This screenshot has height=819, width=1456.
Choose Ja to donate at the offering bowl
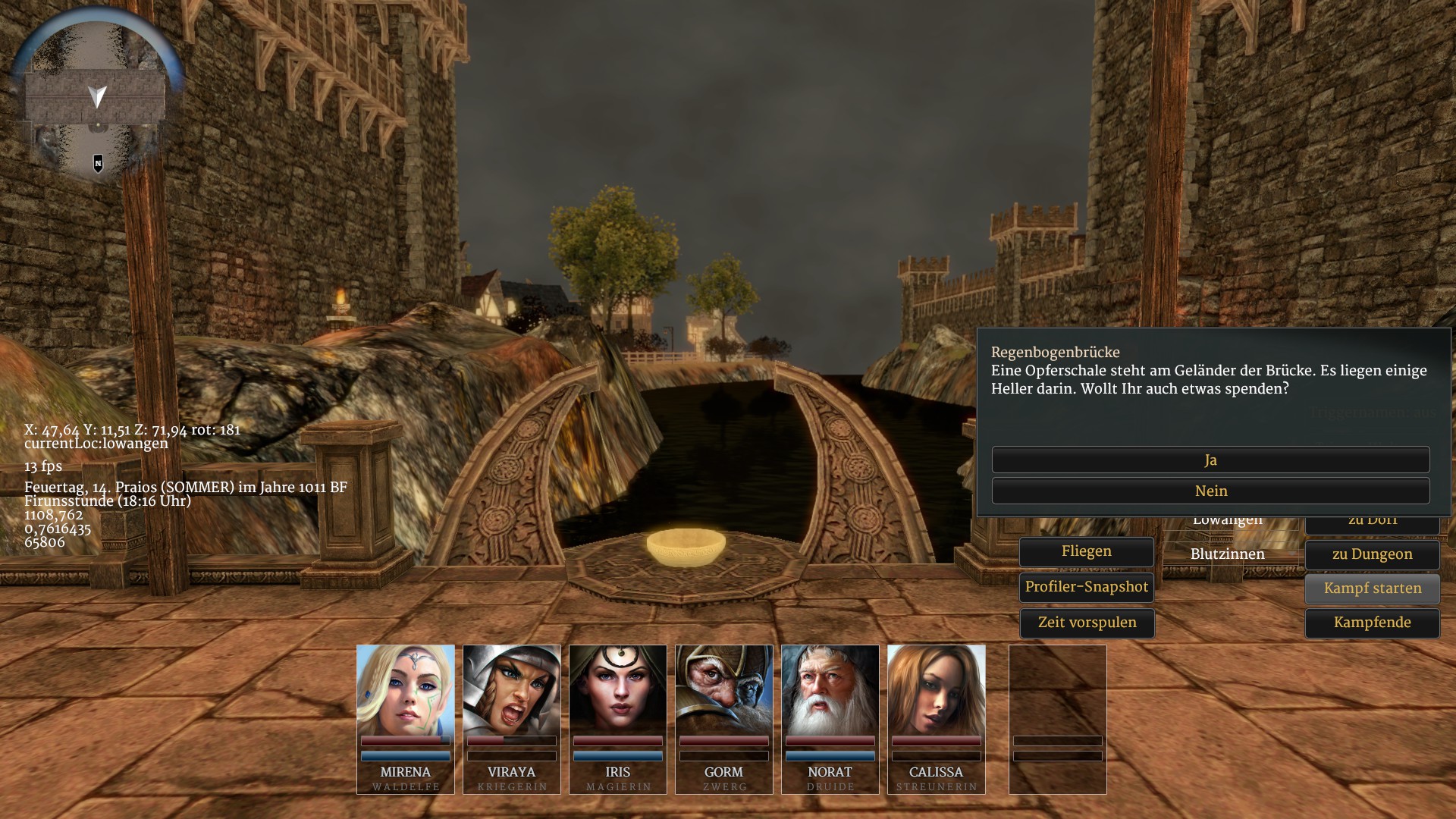1210,460
